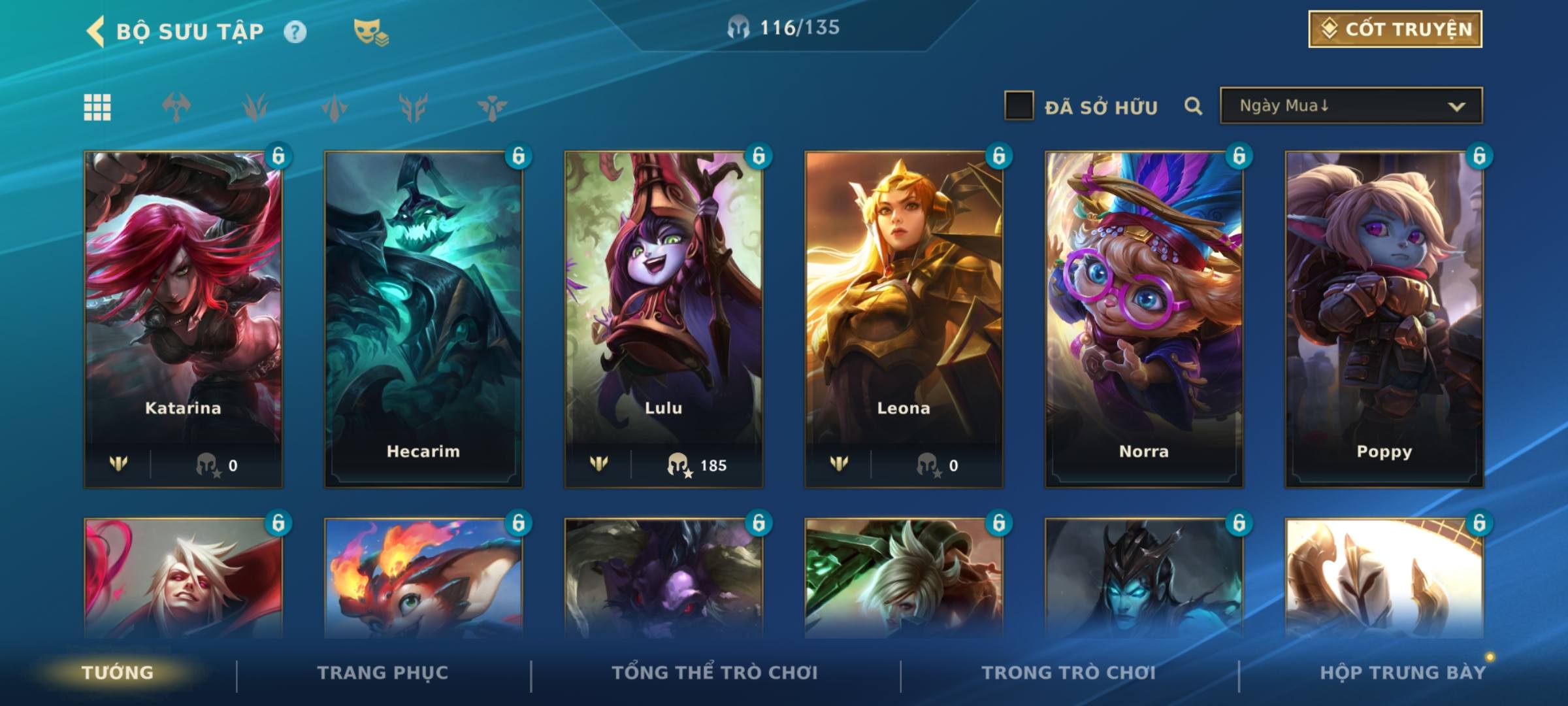1568x706 pixels.
Task: Select the all-champions grid filter
Action: [97, 107]
